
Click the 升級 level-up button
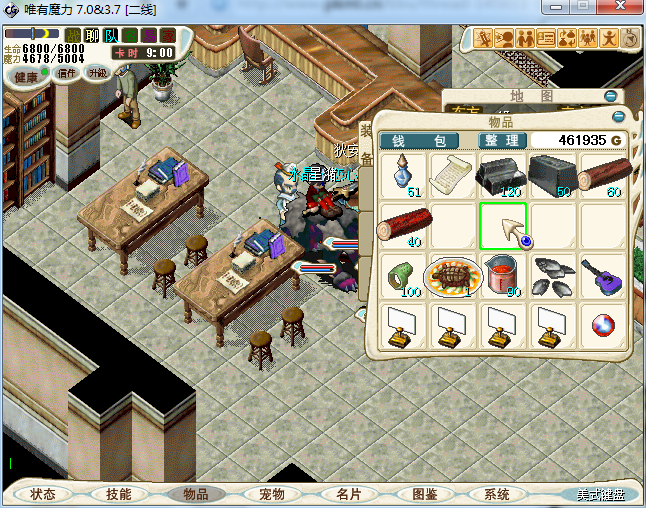(97, 73)
